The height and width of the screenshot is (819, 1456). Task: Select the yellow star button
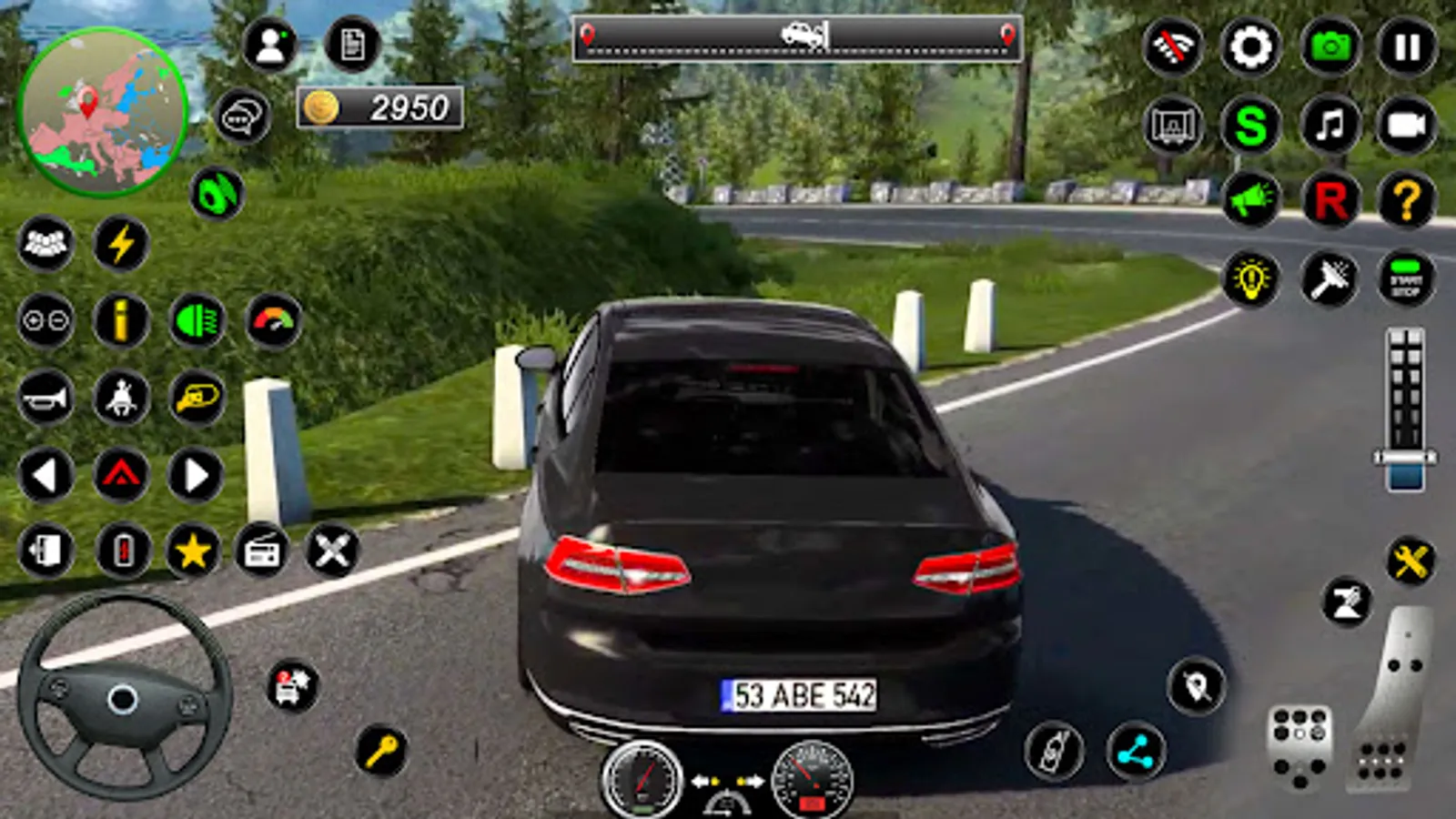(193, 551)
